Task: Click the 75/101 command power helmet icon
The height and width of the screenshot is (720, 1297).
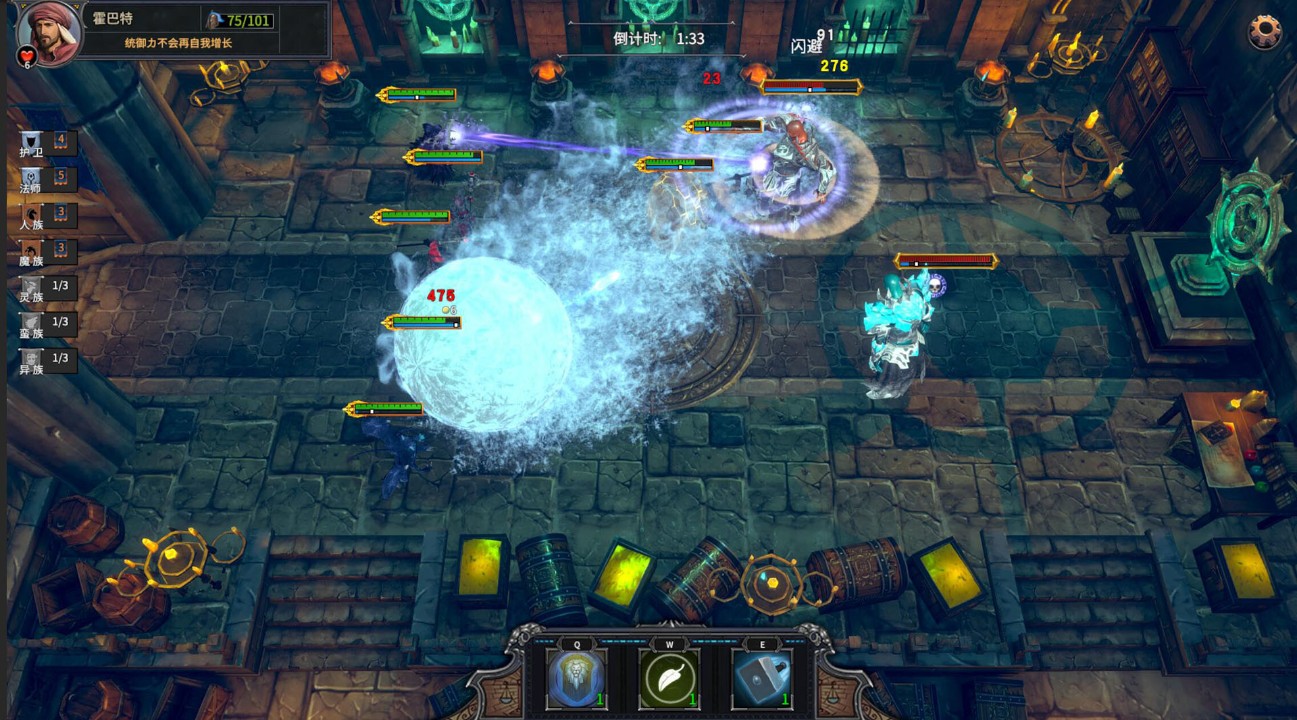Action: [214, 20]
